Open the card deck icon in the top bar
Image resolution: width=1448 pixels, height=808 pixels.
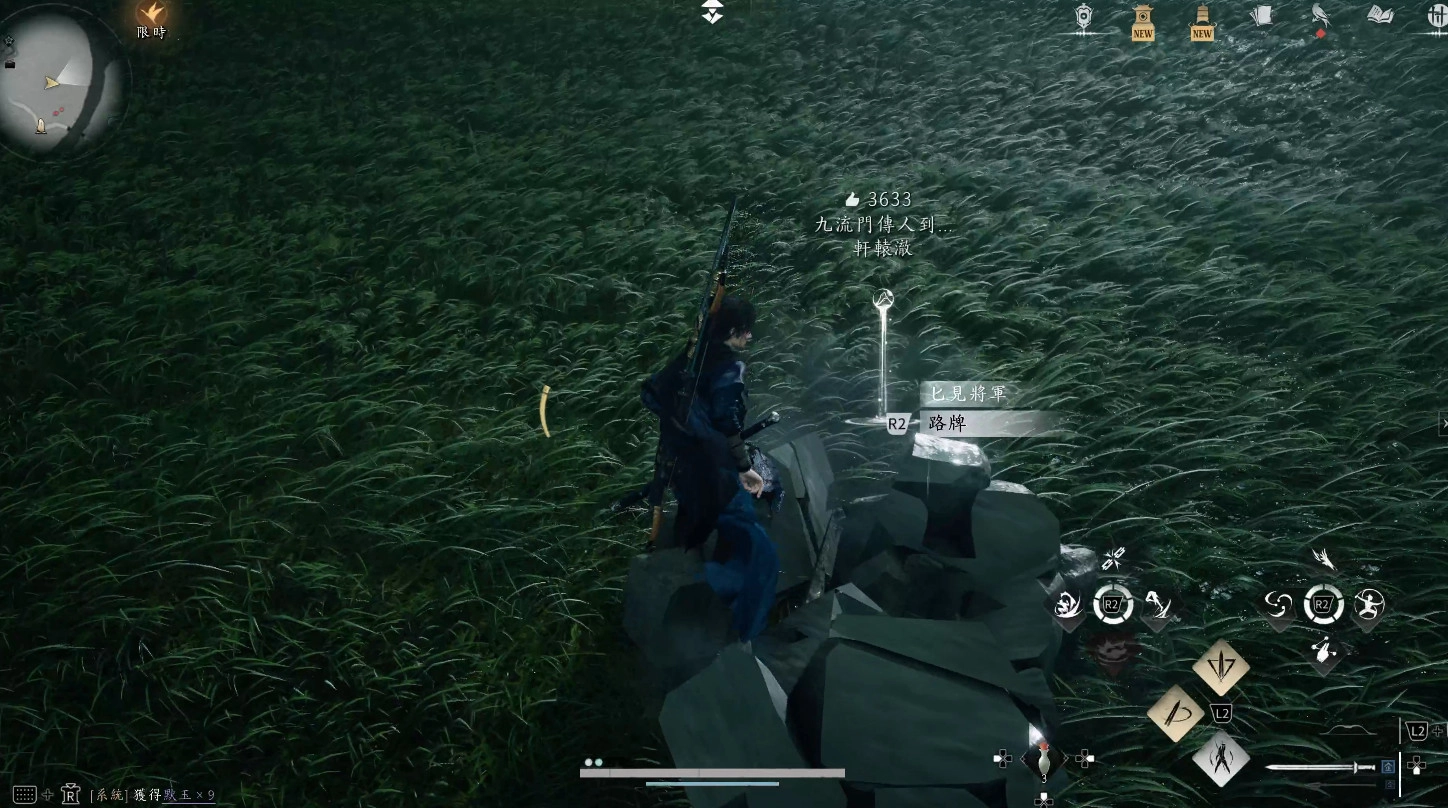tap(1264, 13)
